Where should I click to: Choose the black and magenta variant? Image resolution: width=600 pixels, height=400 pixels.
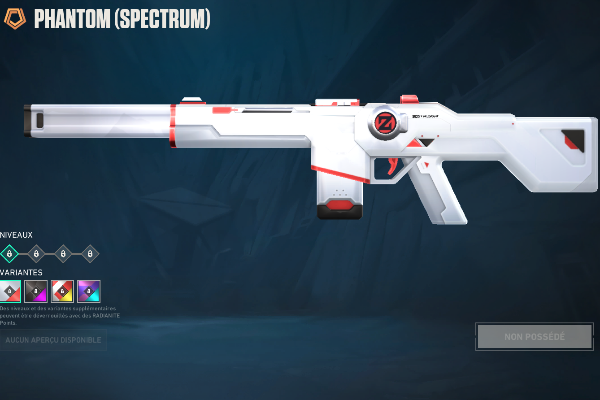36,291
